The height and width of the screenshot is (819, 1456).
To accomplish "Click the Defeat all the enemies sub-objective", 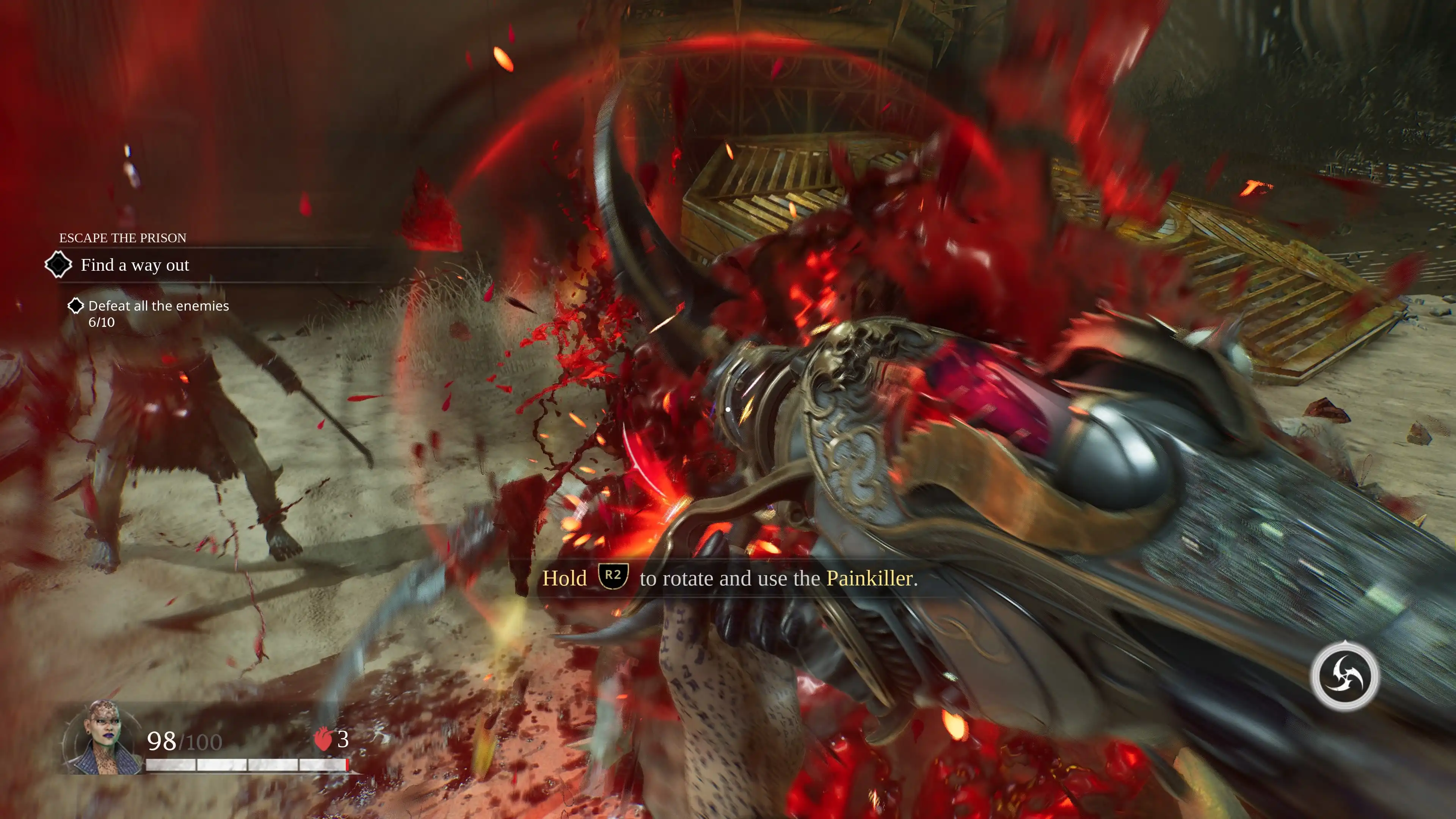I will [x=158, y=306].
